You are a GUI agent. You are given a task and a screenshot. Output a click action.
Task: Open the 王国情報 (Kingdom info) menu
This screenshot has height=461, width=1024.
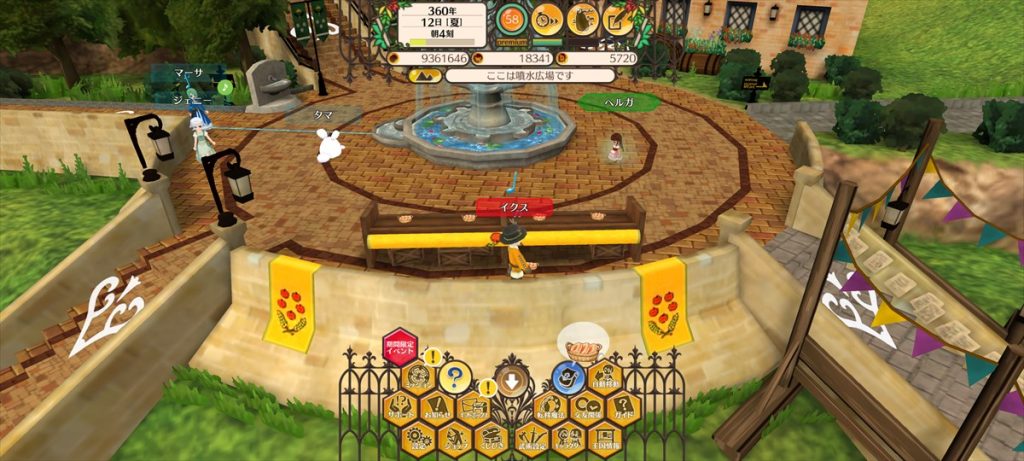(x=606, y=437)
